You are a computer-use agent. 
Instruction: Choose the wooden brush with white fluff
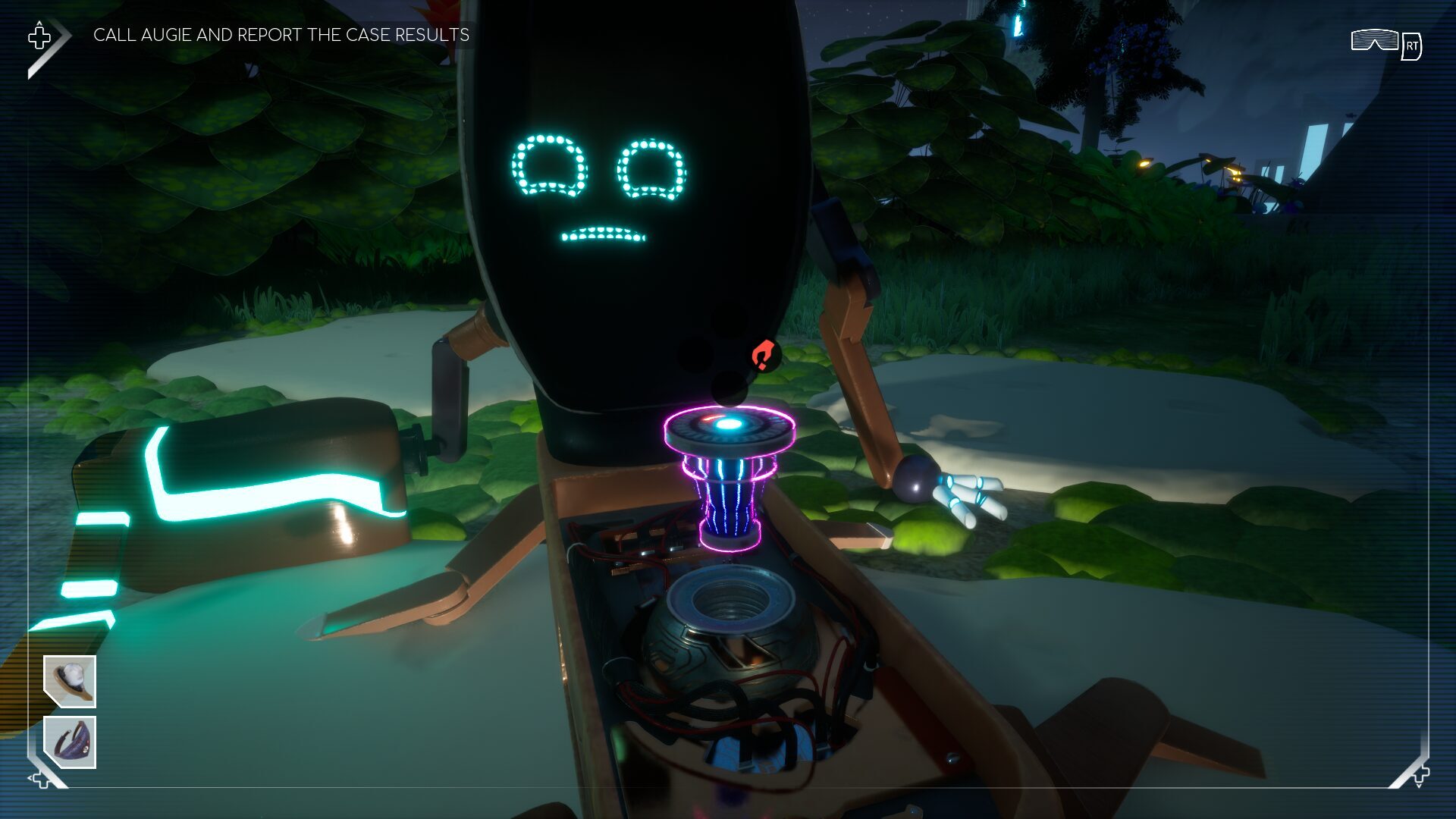[70, 681]
